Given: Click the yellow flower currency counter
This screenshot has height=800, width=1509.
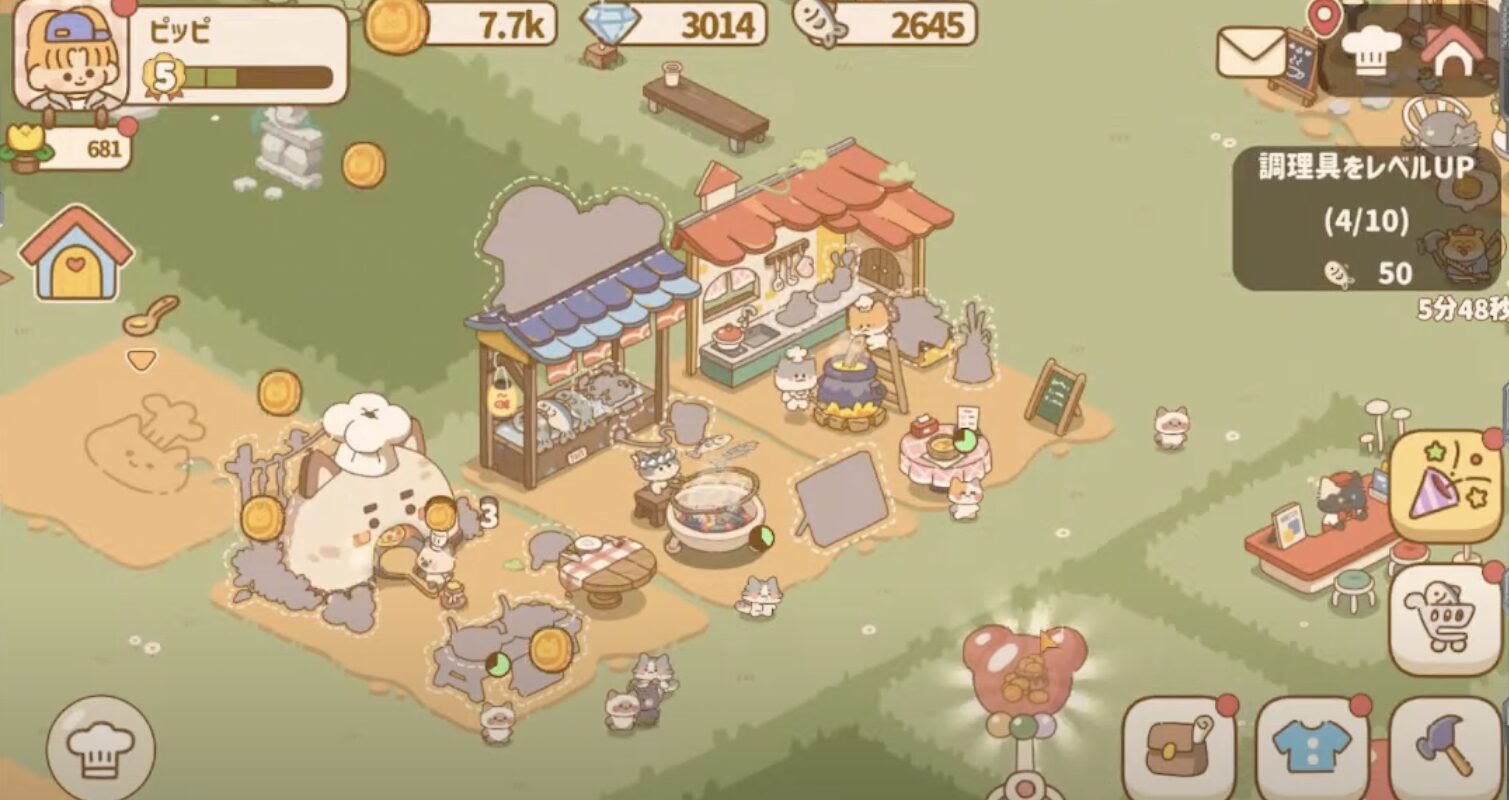Looking at the screenshot, I should point(72,150).
